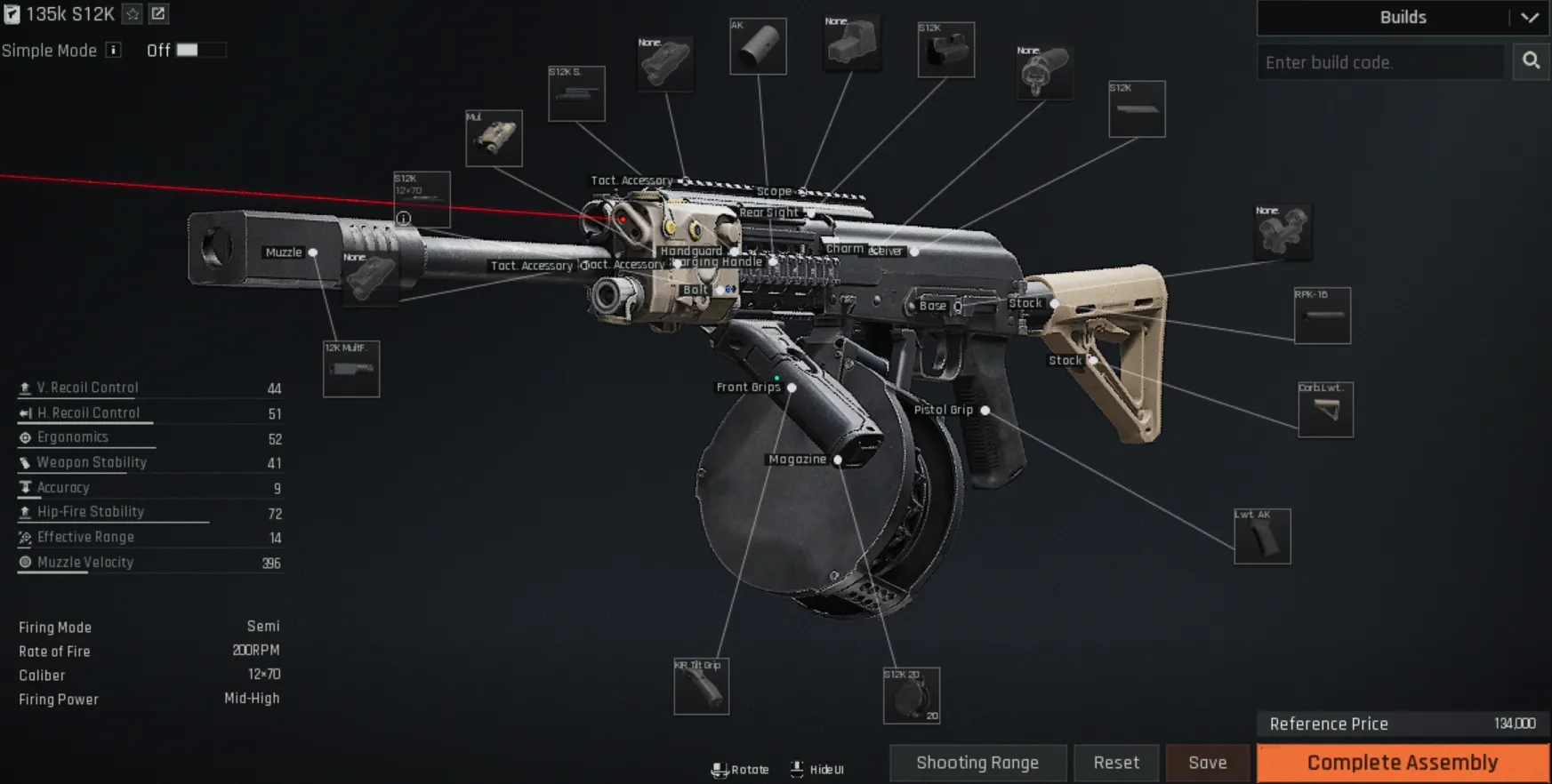
Task: Select the RPK-16 stock base slot
Action: (x=1322, y=316)
